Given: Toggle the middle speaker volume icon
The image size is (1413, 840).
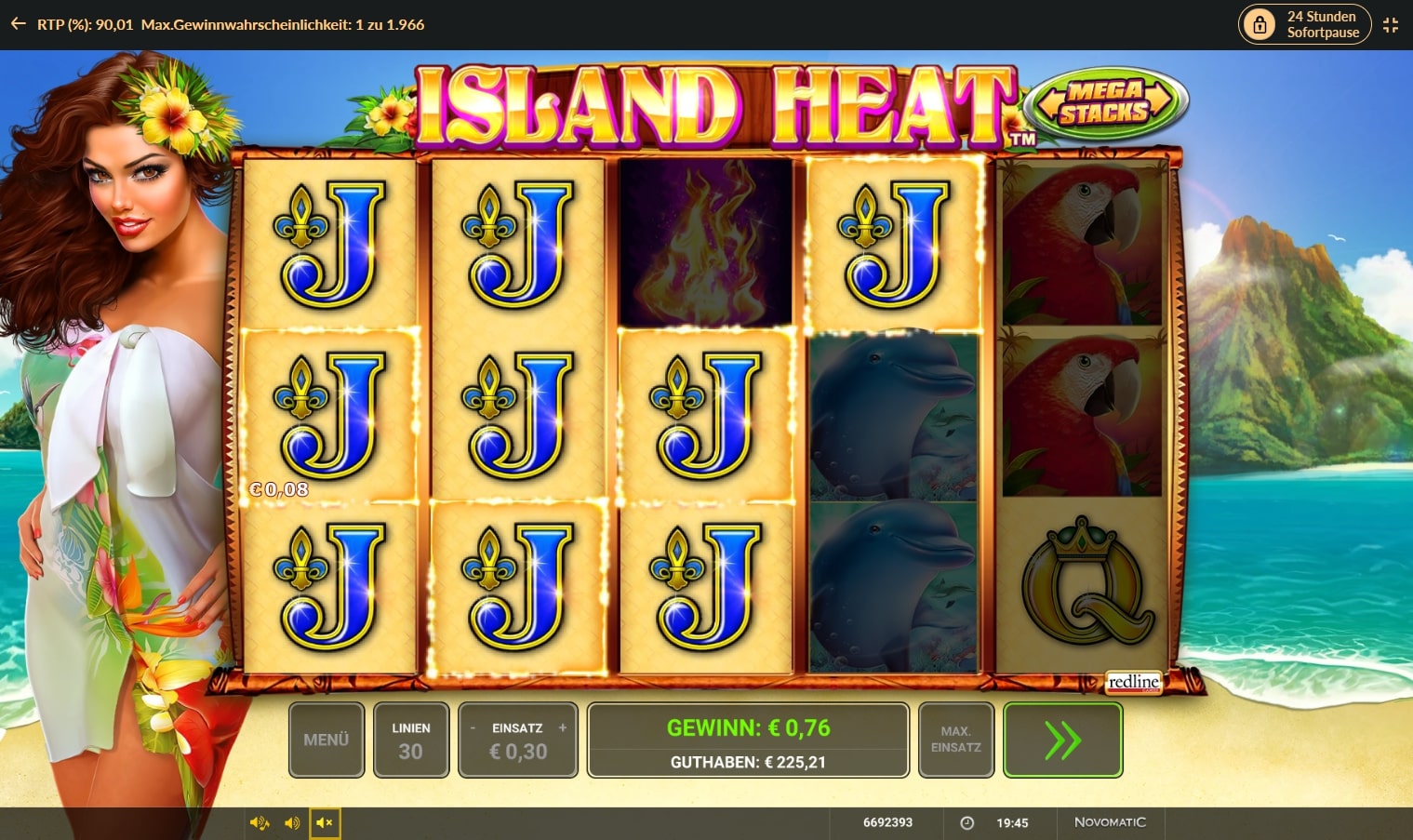Looking at the screenshot, I should [292, 822].
